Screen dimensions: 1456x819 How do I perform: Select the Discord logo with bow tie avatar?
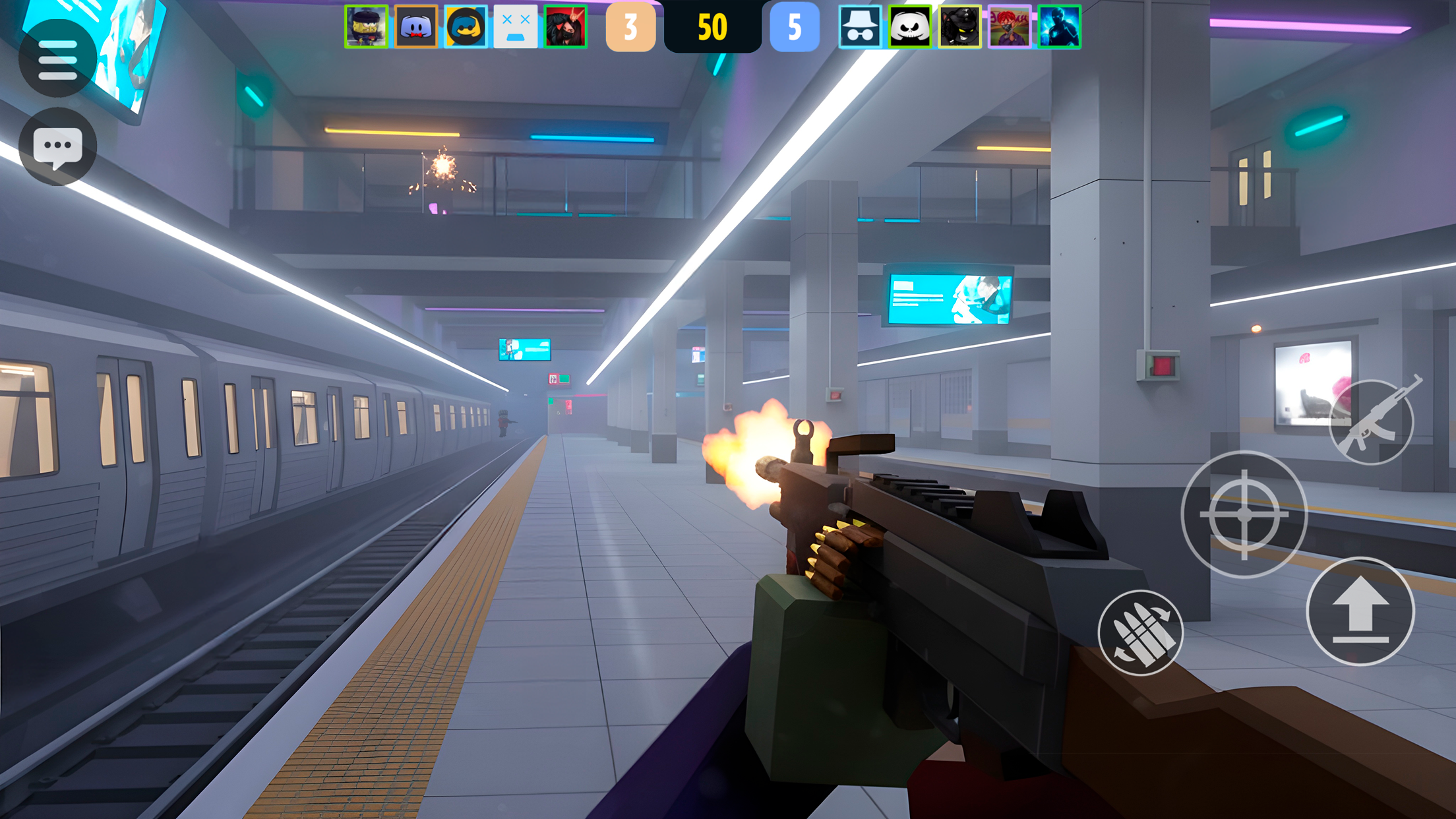click(416, 27)
